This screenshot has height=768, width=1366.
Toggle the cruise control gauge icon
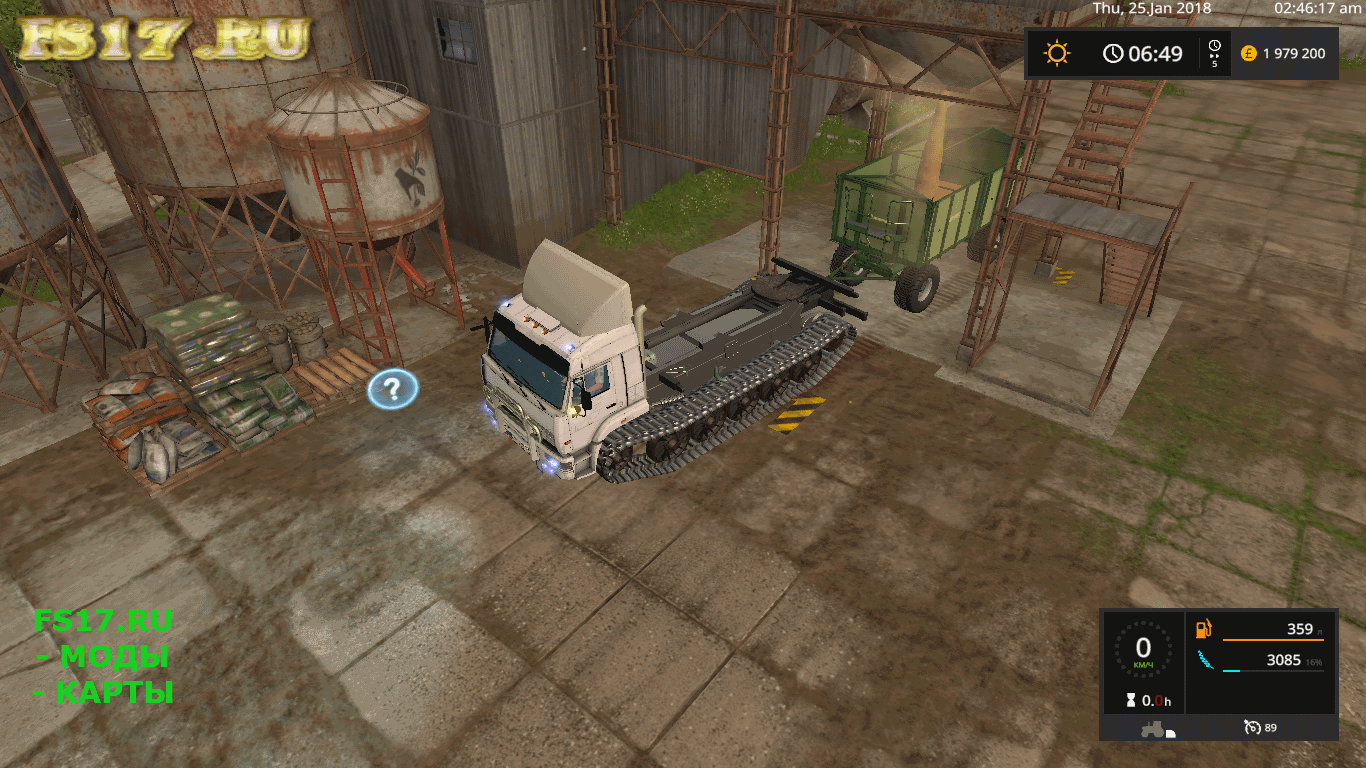click(x=1251, y=727)
